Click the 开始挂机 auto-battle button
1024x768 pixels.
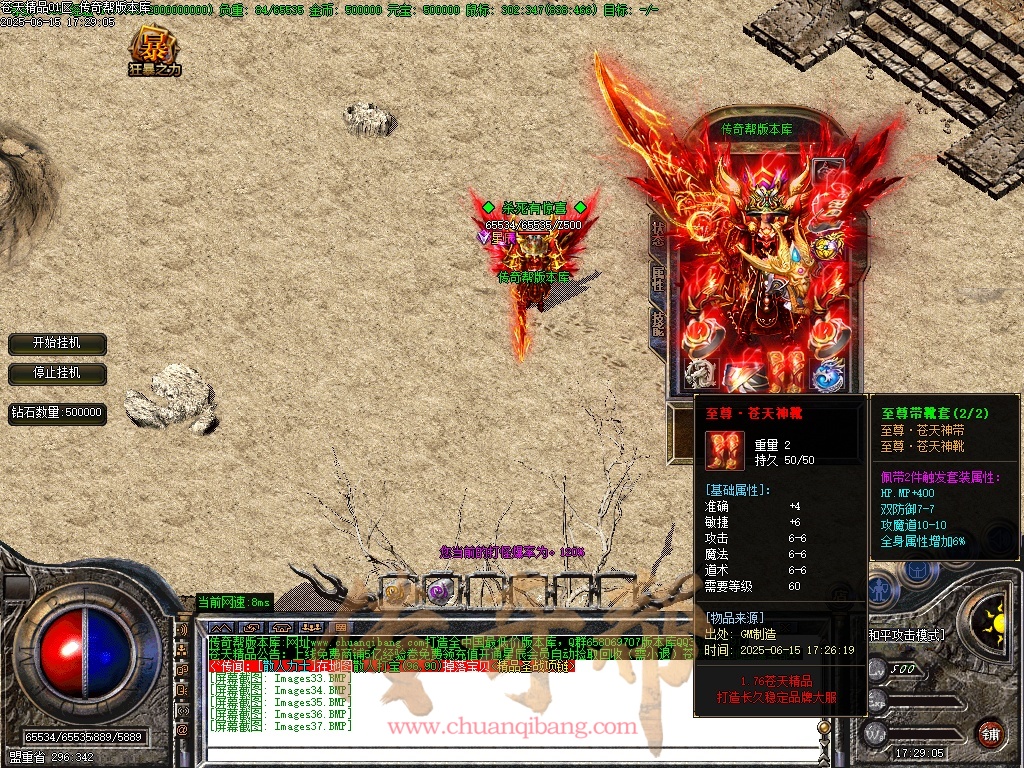point(57,343)
